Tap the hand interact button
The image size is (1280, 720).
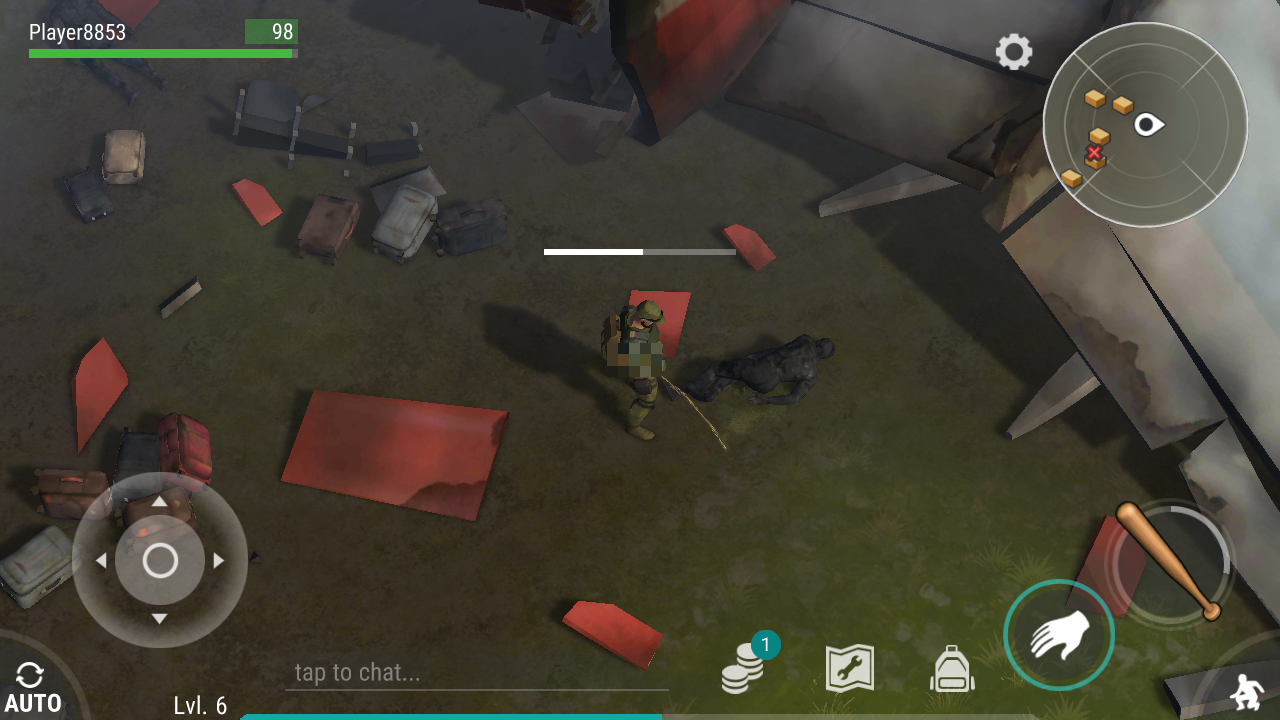click(1059, 635)
